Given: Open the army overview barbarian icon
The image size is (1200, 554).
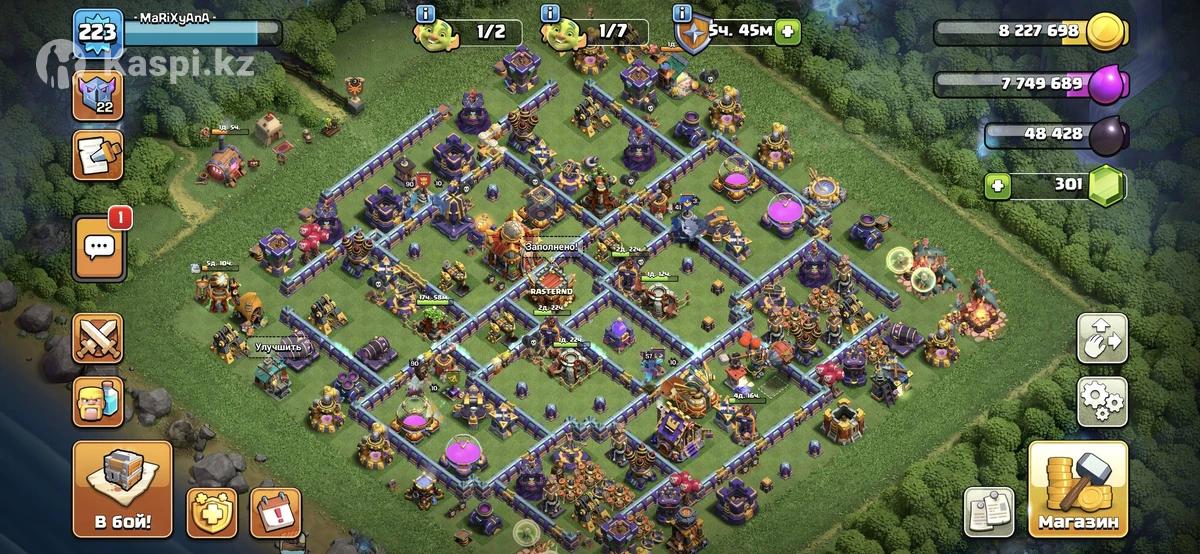Looking at the screenshot, I should 98,401.
